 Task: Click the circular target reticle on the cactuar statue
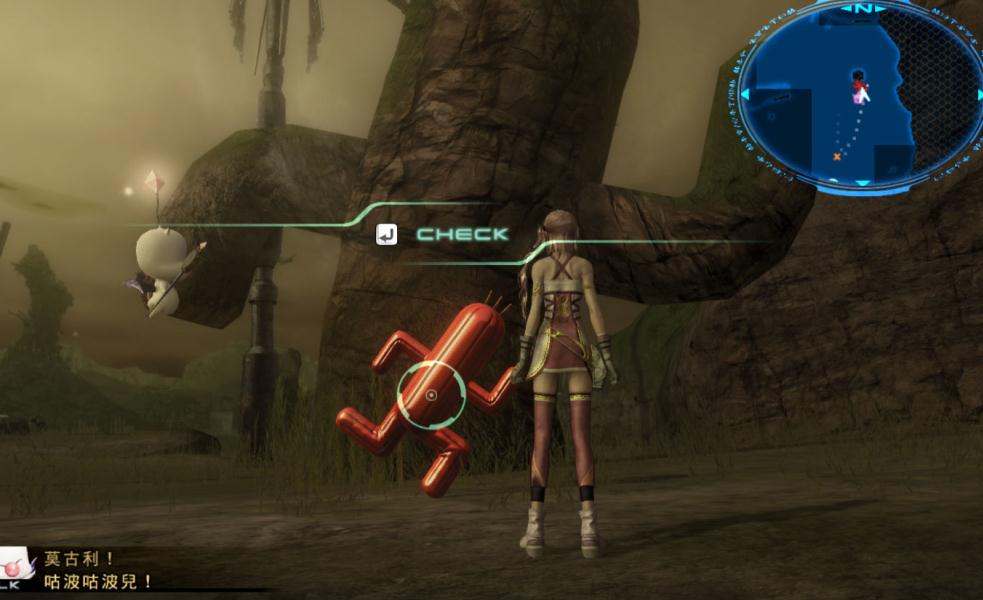coord(431,395)
